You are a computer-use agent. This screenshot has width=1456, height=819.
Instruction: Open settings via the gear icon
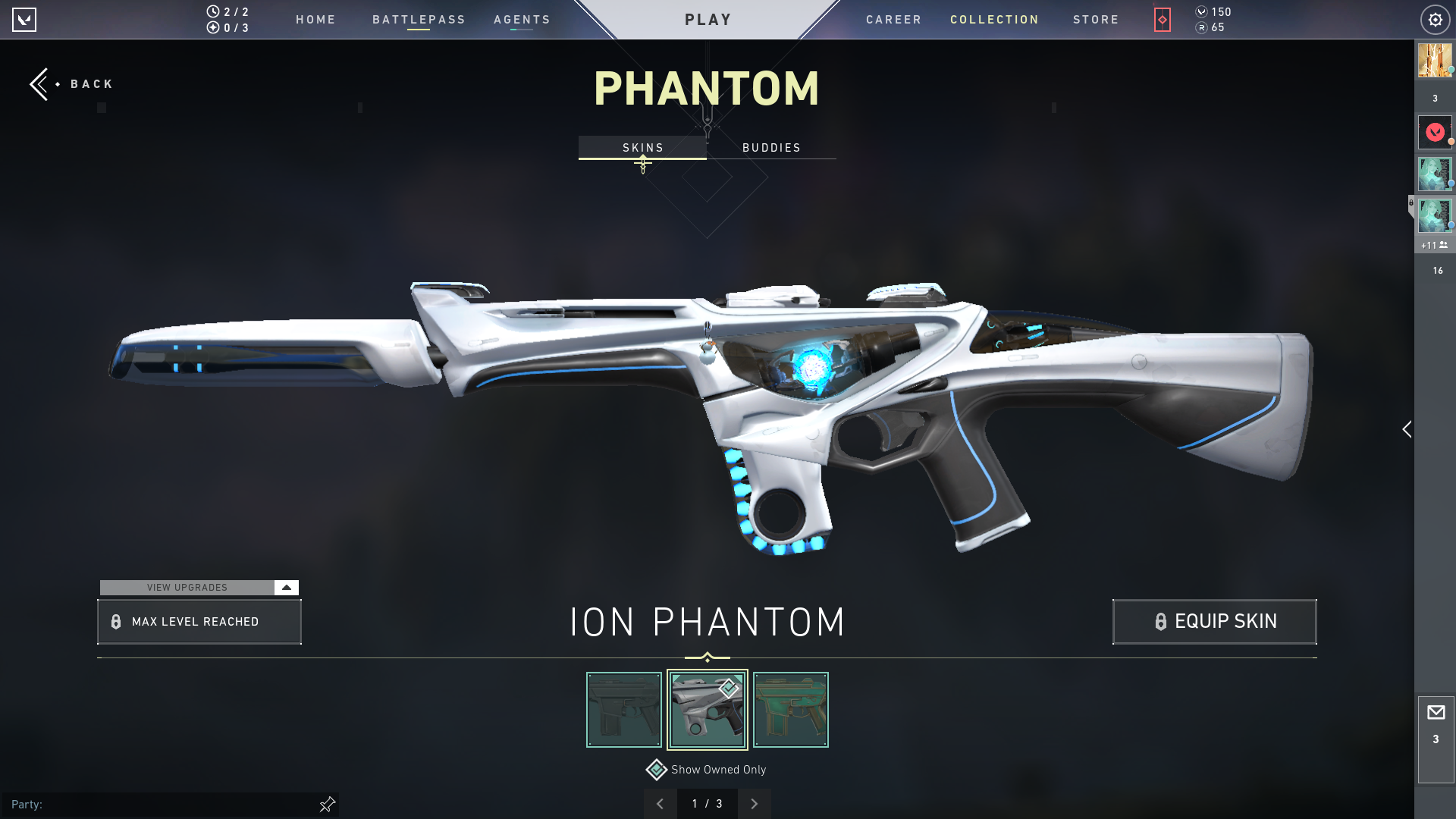(x=1435, y=20)
